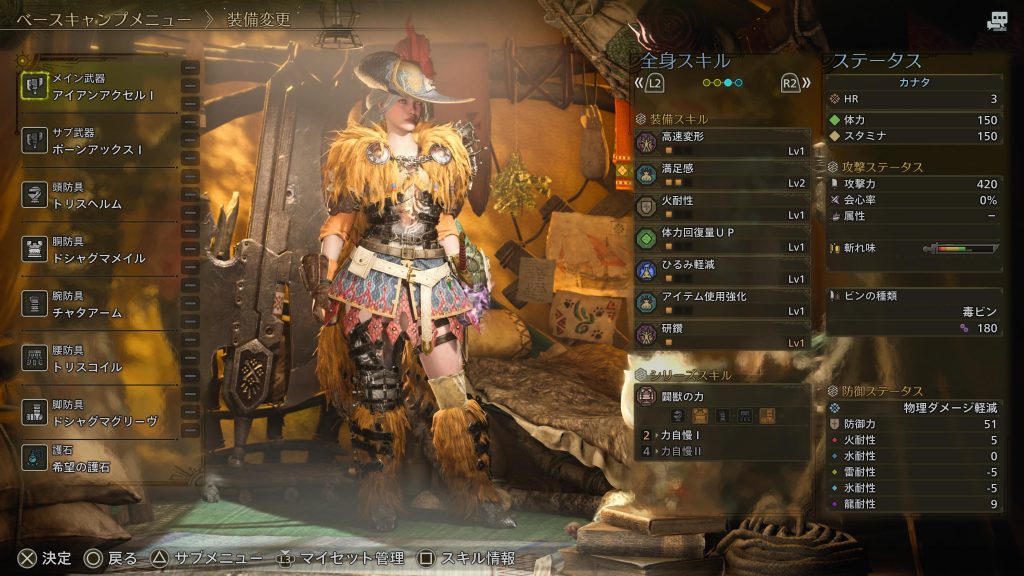Click the online chat icon at top right
The image size is (1024, 576).
[x=997, y=21]
